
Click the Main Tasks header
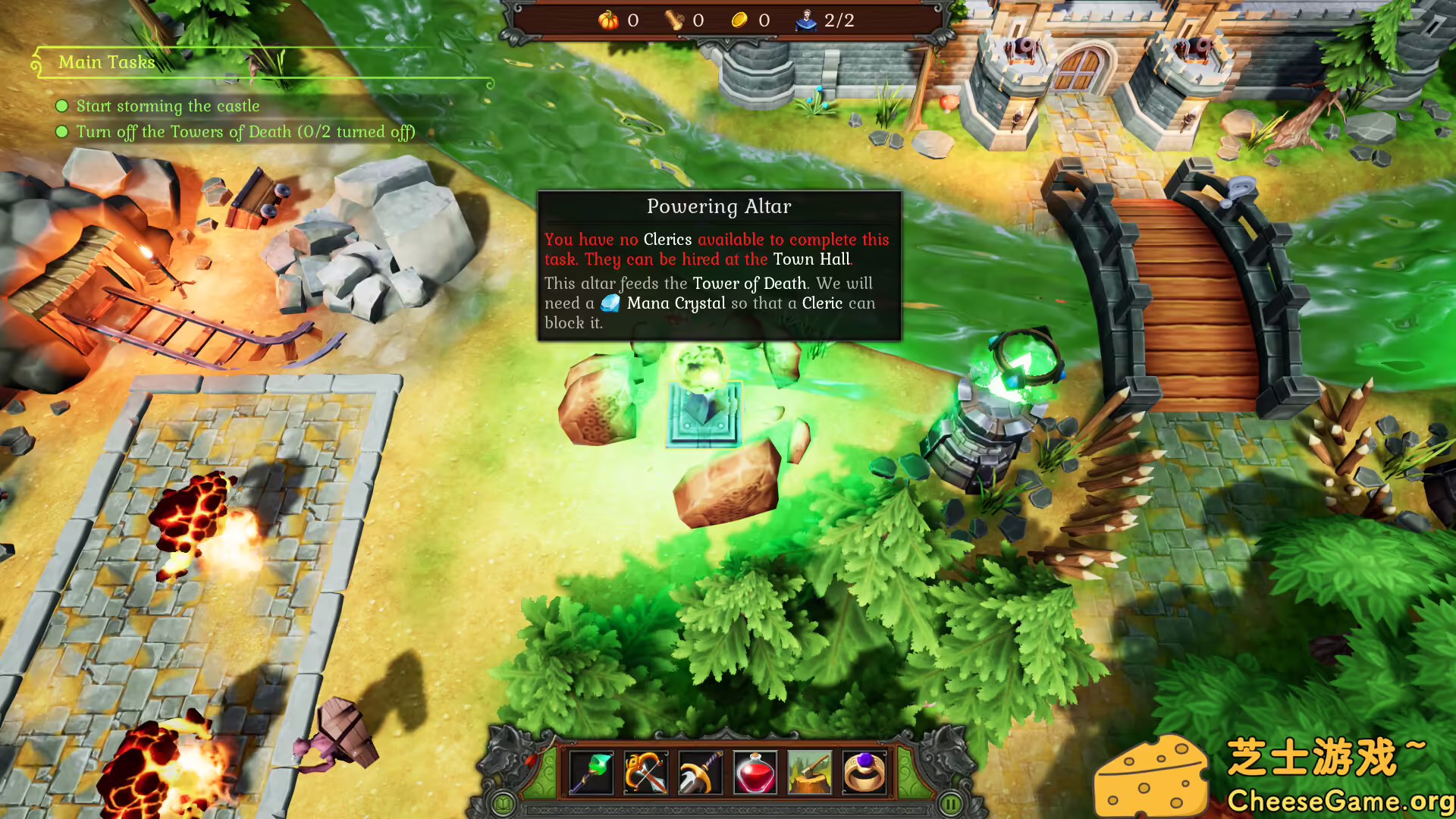107,62
